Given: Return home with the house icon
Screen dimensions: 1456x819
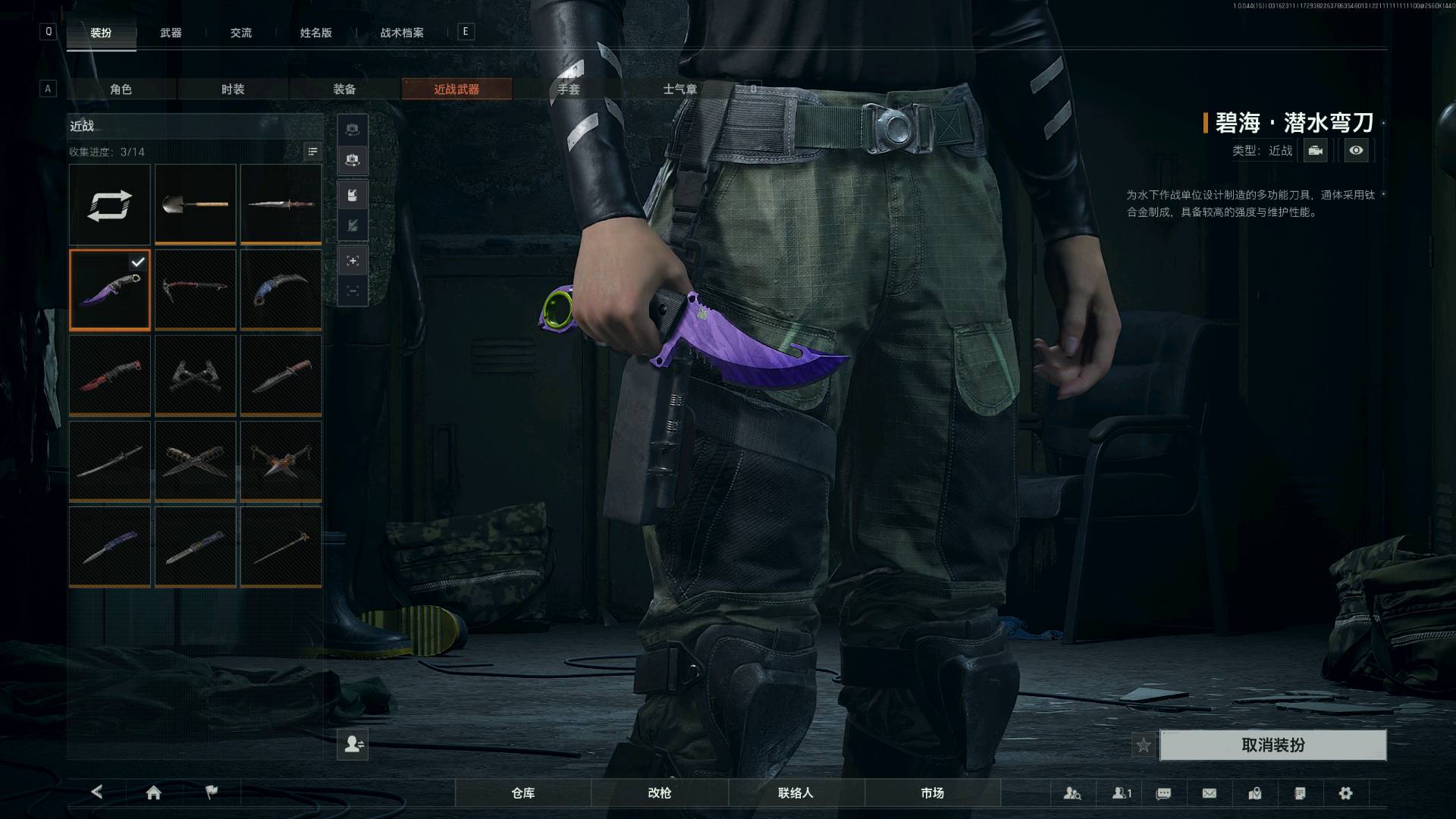Looking at the screenshot, I should pyautogui.click(x=153, y=793).
